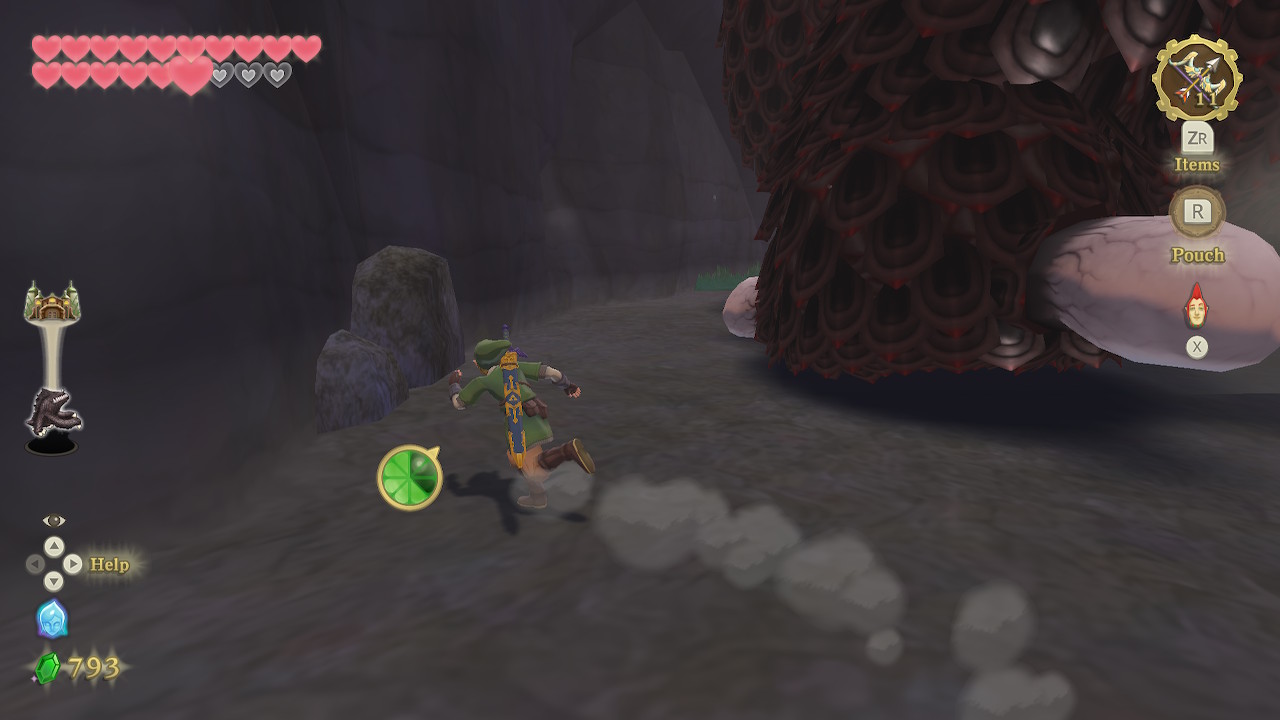
Task: Open the Pouch
Action: [1197, 212]
